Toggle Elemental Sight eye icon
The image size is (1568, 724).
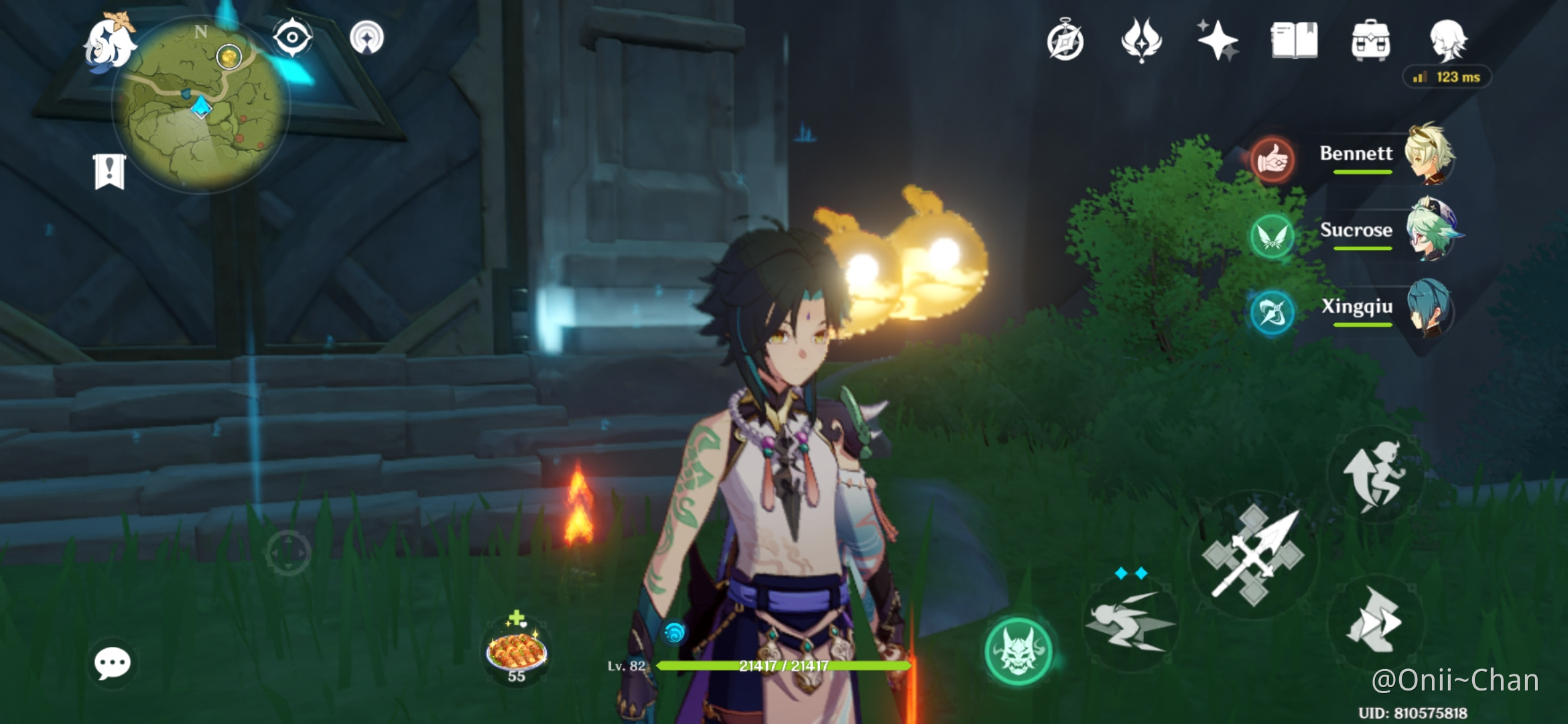292,38
